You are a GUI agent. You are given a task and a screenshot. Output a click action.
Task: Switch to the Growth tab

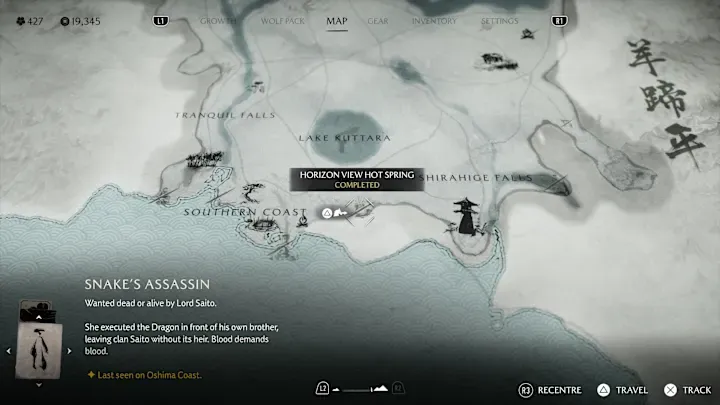click(218, 20)
